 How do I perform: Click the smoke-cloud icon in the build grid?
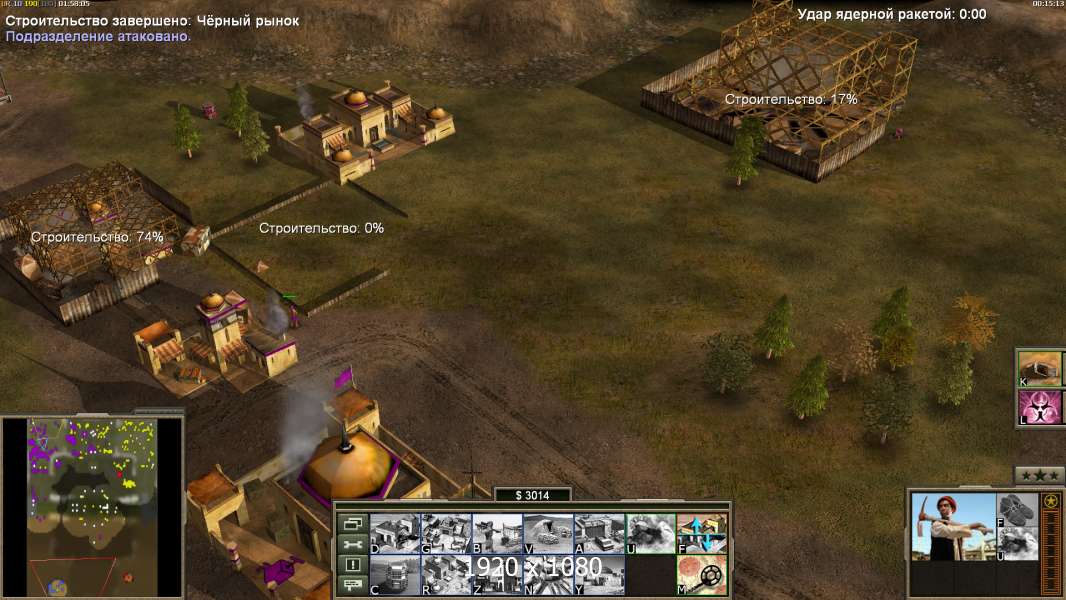click(x=650, y=533)
